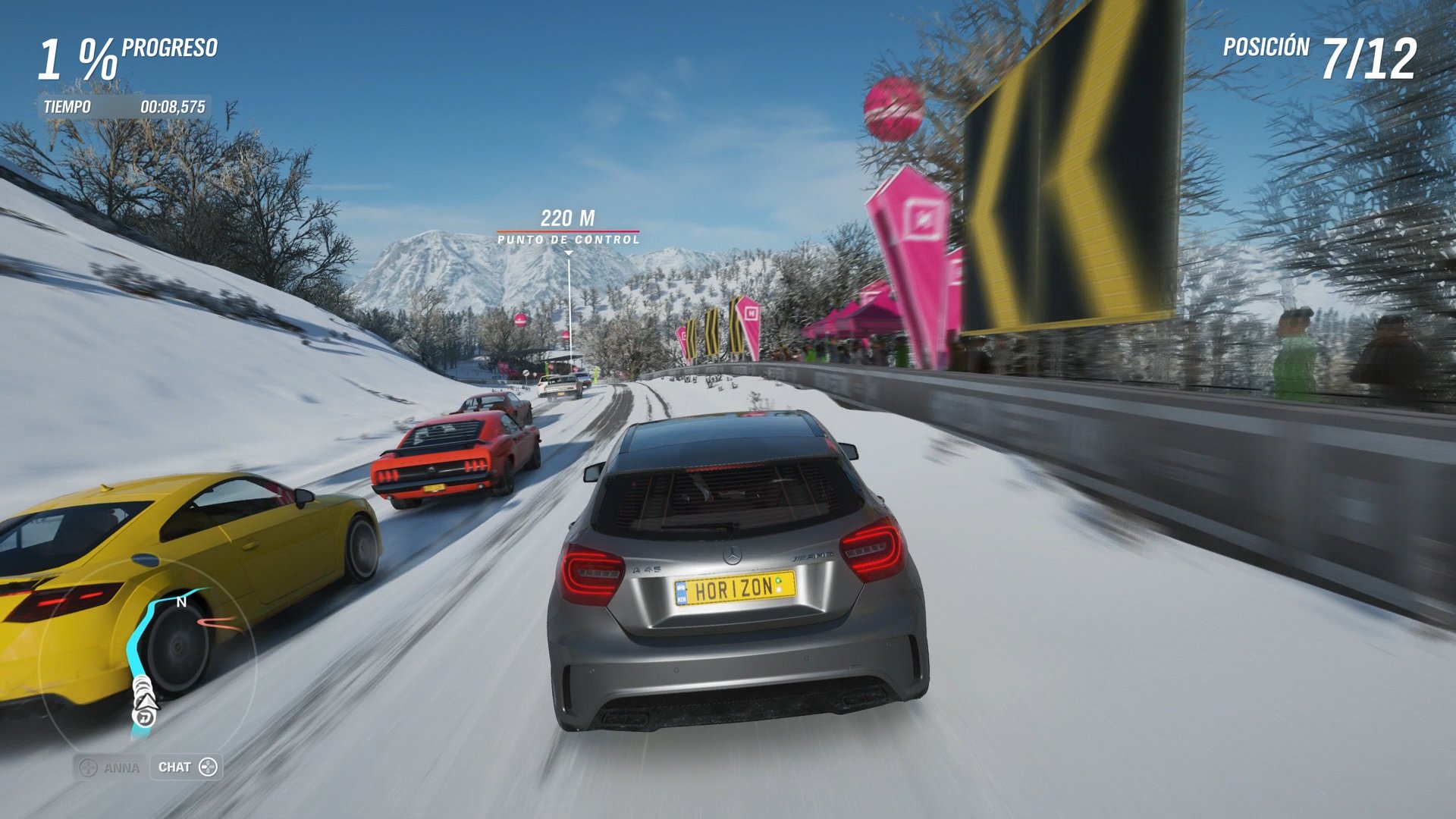Screen dimensions: 1456x819
Task: Click the PUNTO DE CONTROL distance label
Action: (x=567, y=241)
